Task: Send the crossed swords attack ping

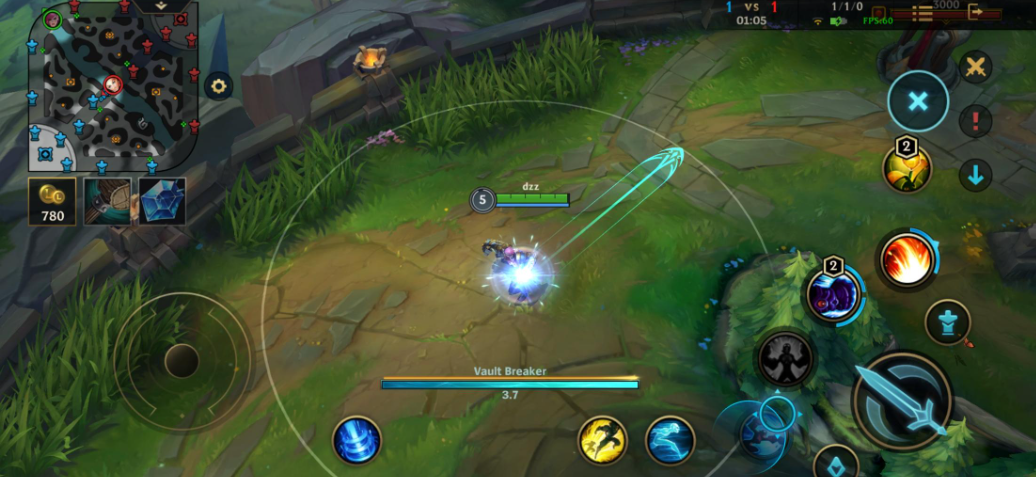Action: (x=975, y=68)
